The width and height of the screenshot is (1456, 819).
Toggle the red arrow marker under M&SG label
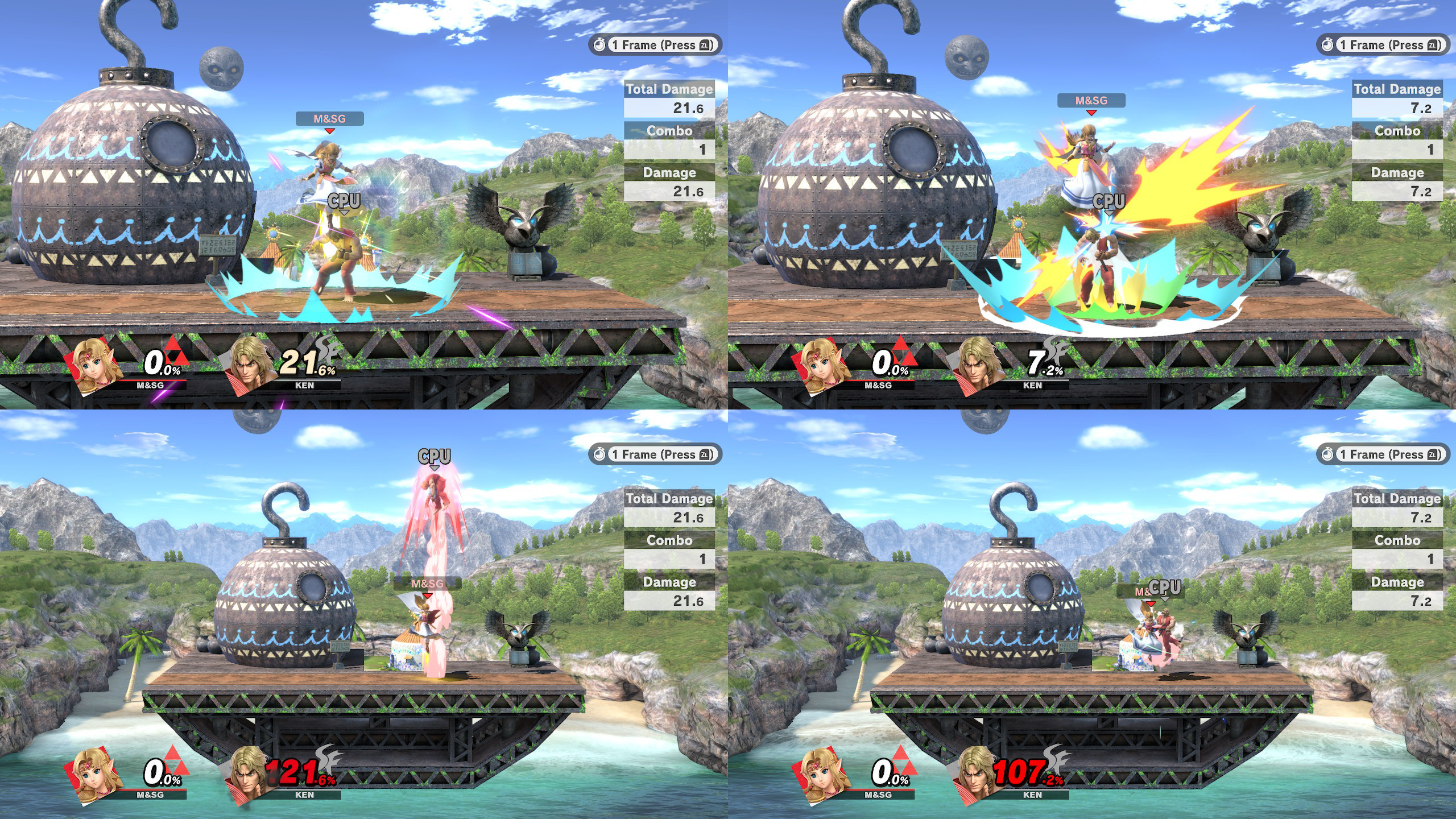pos(329,131)
